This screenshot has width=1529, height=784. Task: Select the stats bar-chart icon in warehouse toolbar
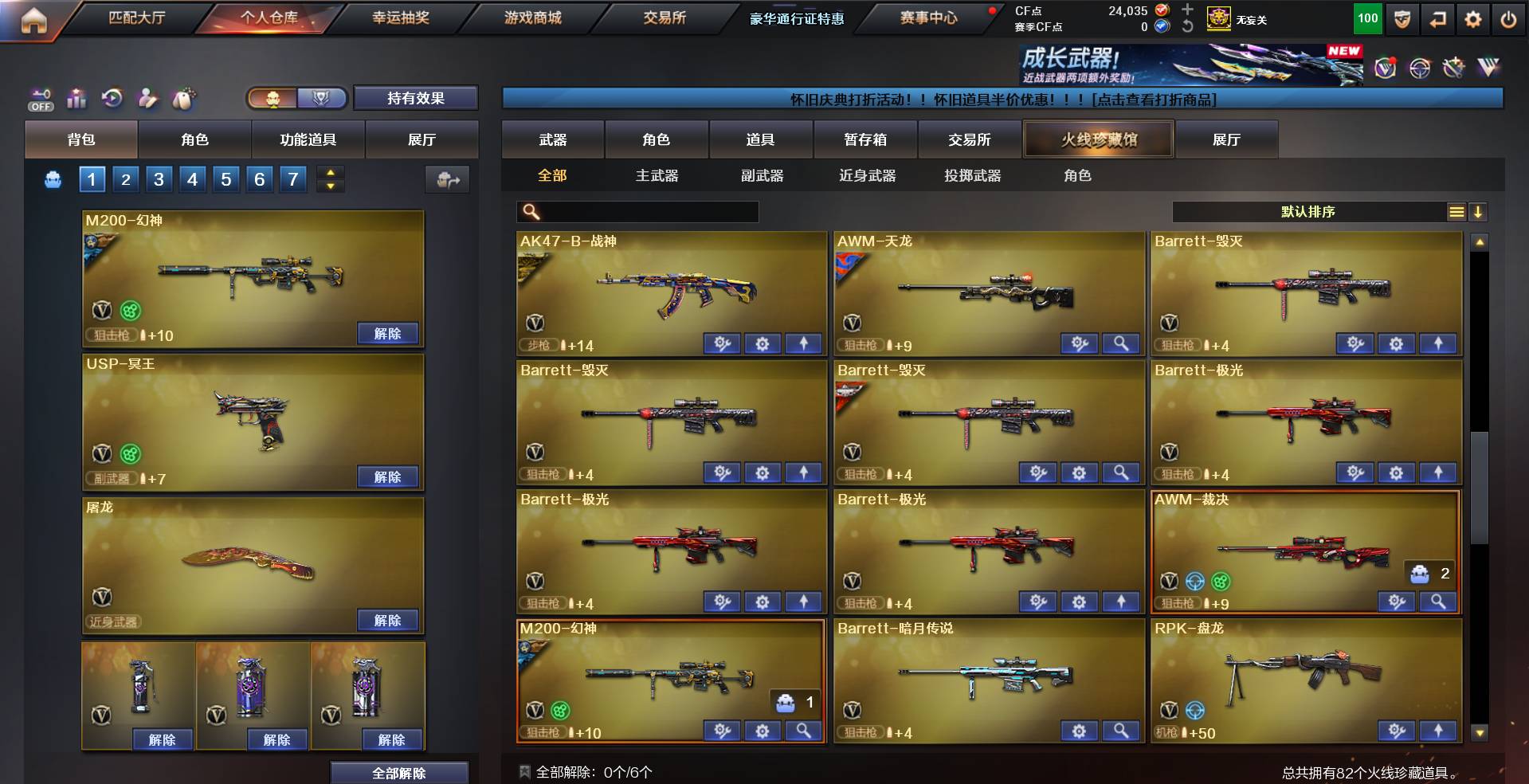76,100
